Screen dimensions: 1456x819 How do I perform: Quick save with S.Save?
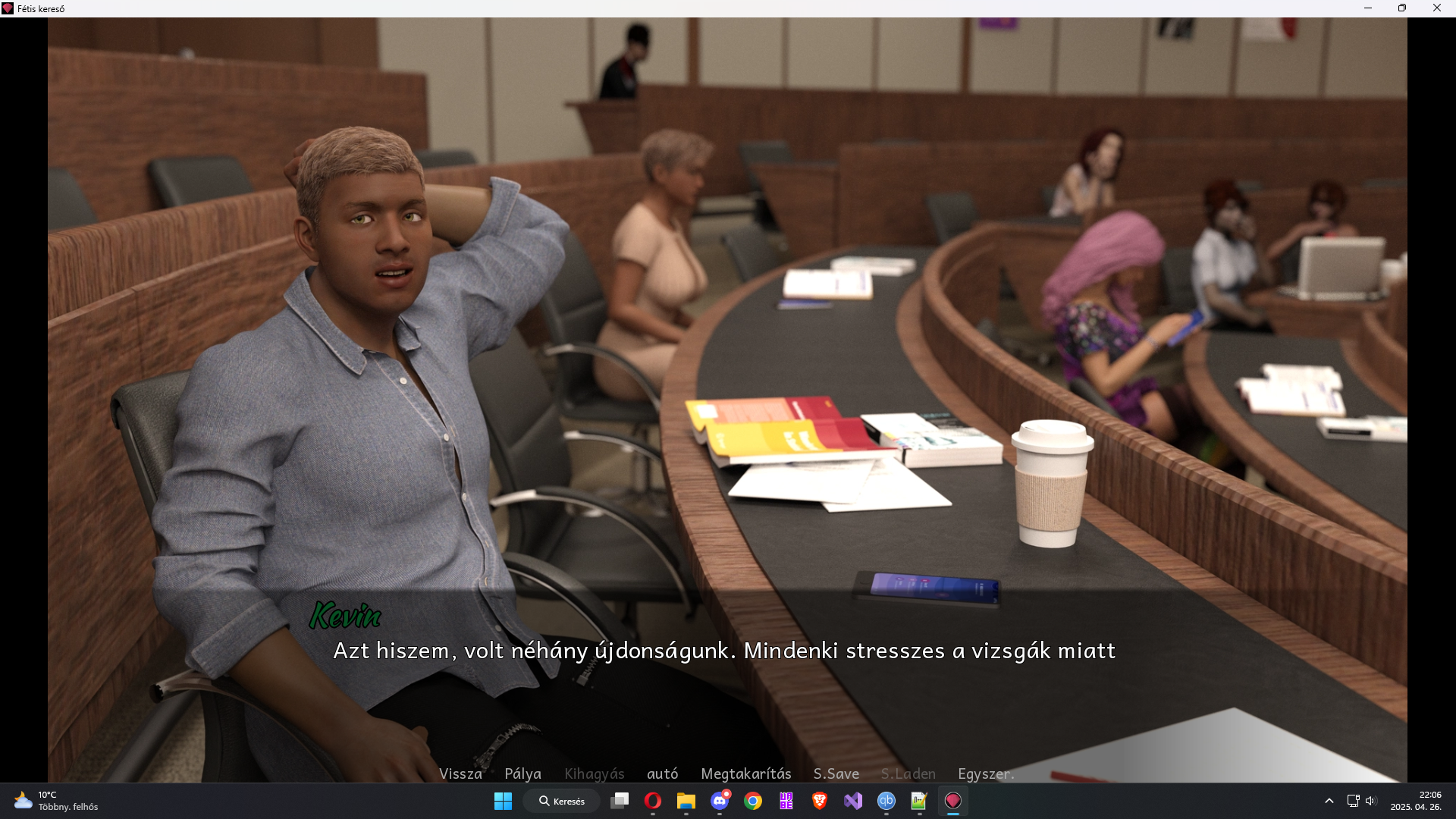(836, 773)
